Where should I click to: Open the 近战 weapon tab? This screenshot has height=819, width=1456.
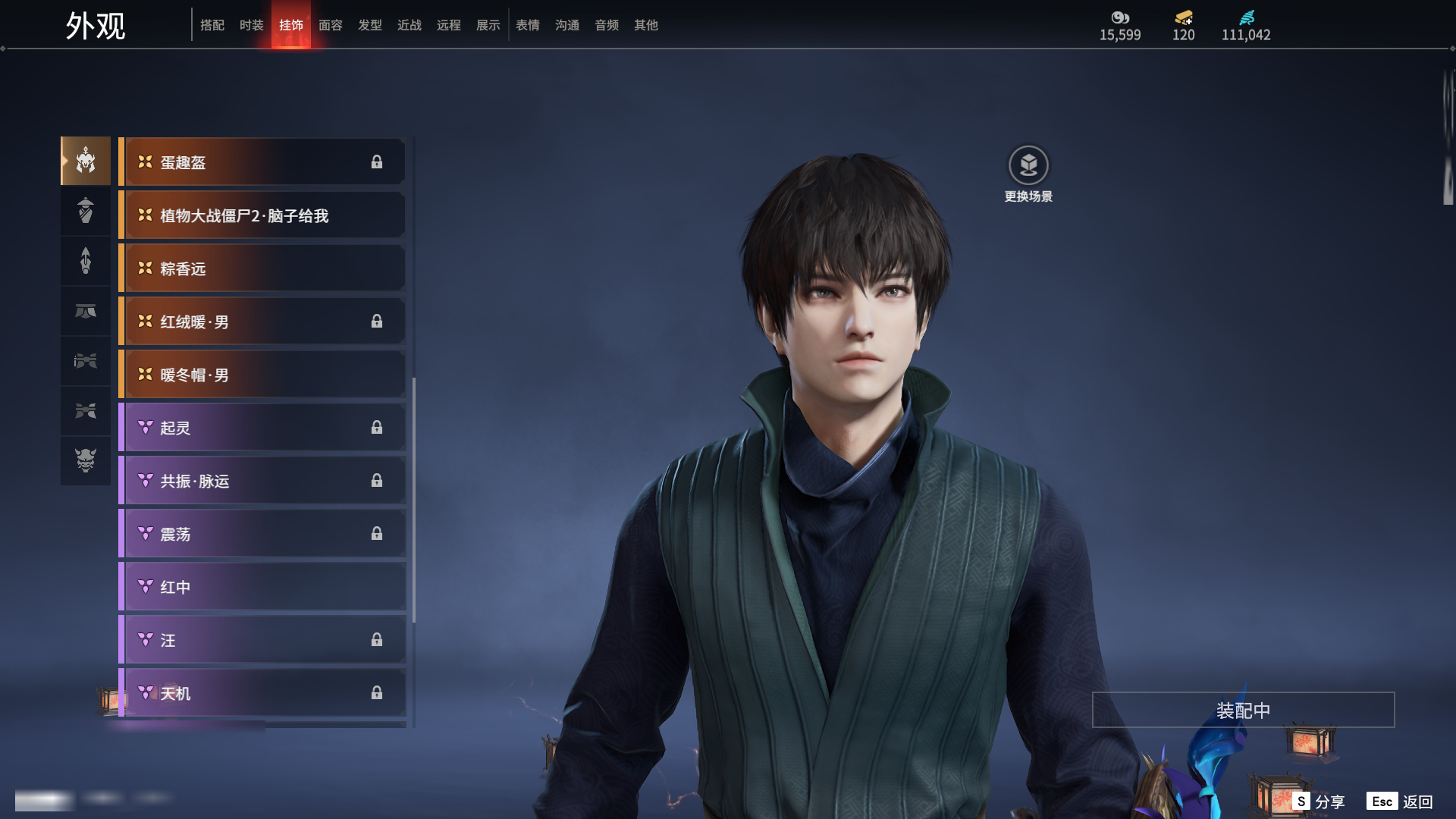point(409,25)
